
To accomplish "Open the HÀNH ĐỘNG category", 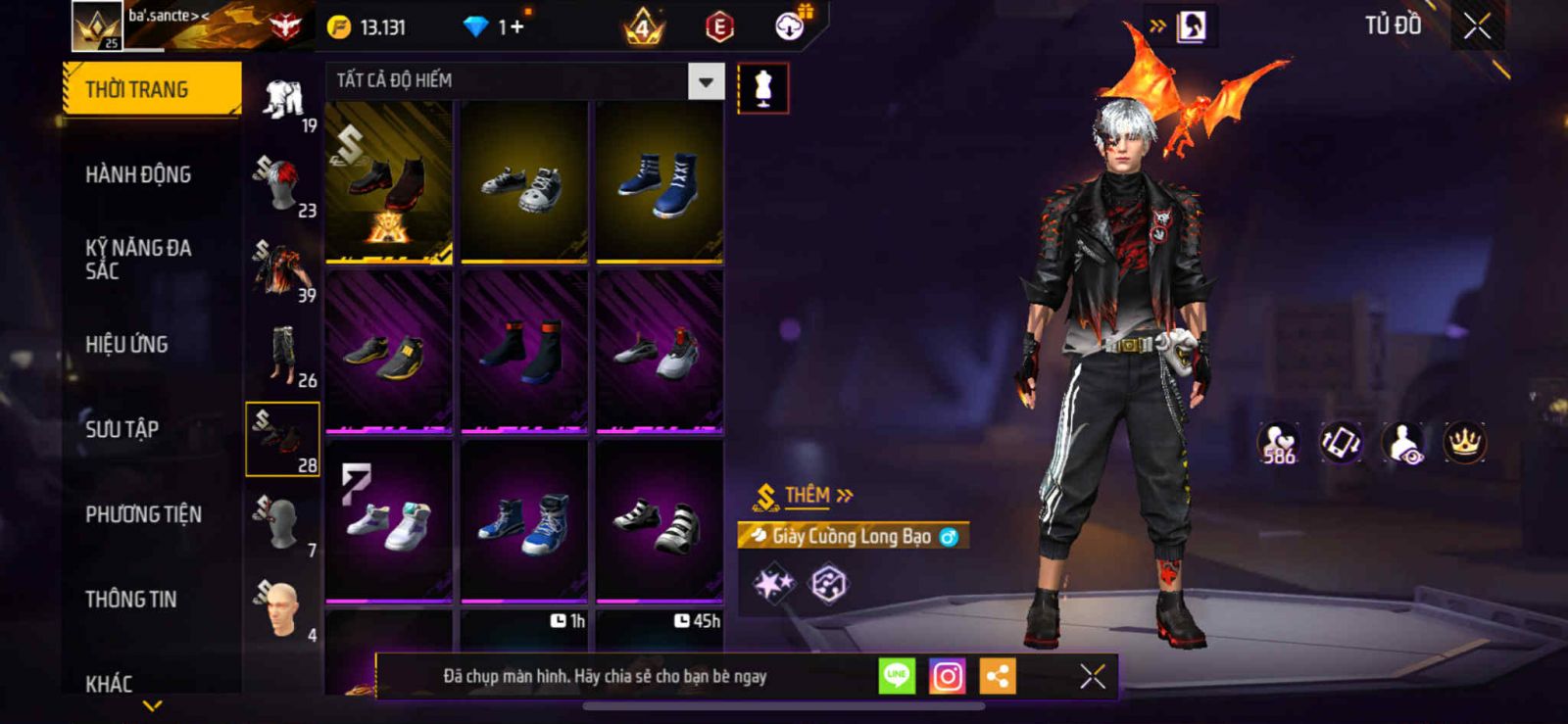I will (x=138, y=174).
